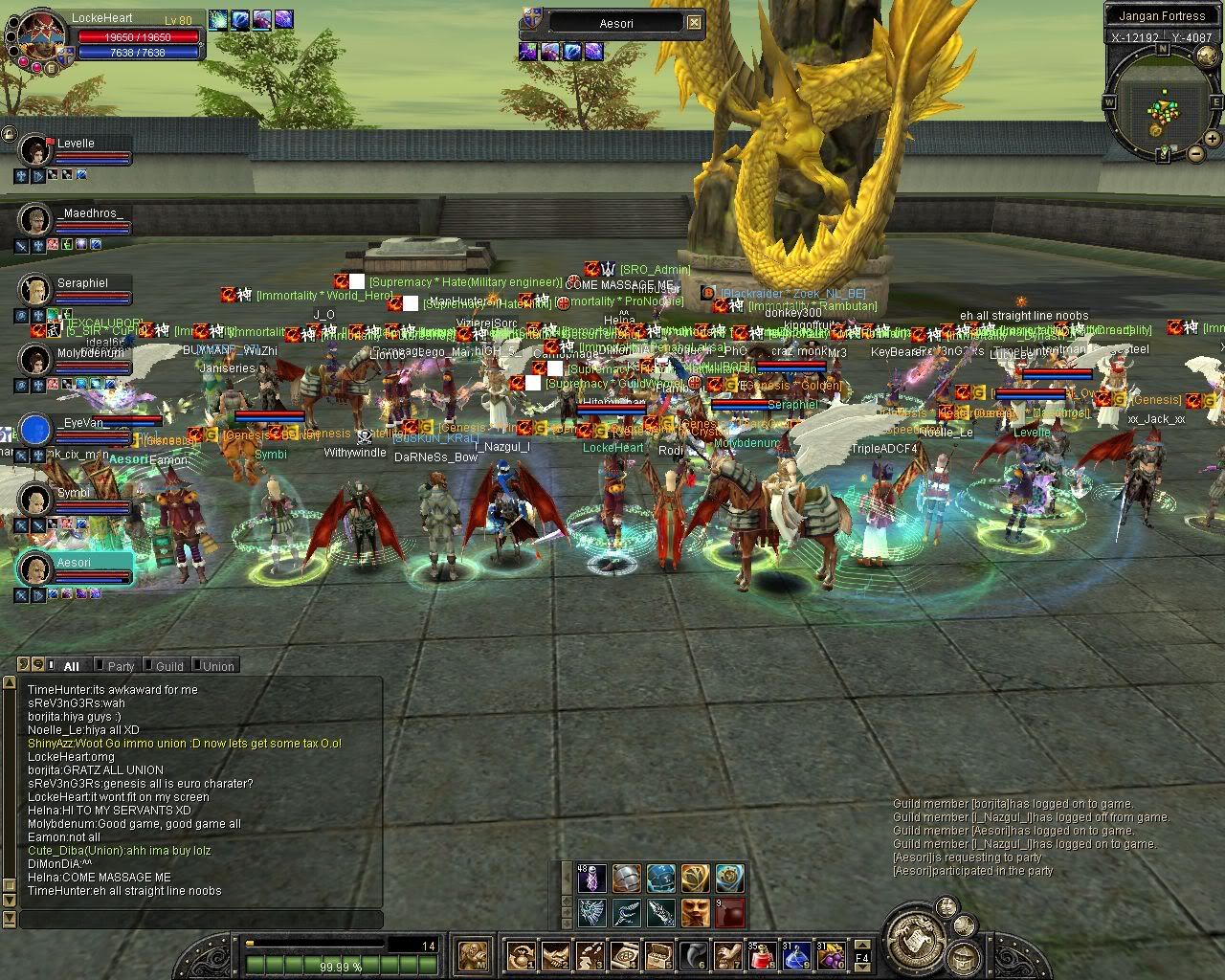Screen dimensions: 1225x980
Task: Use the red health potion in slot 8
Action: (763, 955)
